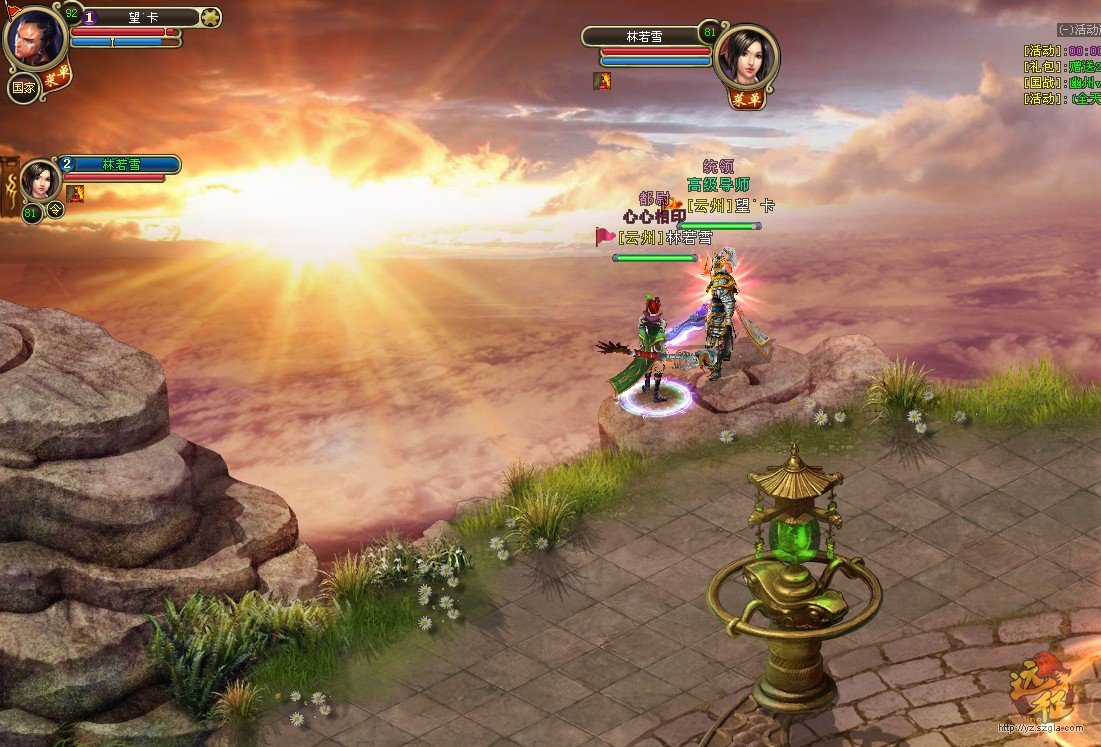1101x747 pixels.
Task: Inspect the party member's flame buff icon
Action: click(x=75, y=193)
